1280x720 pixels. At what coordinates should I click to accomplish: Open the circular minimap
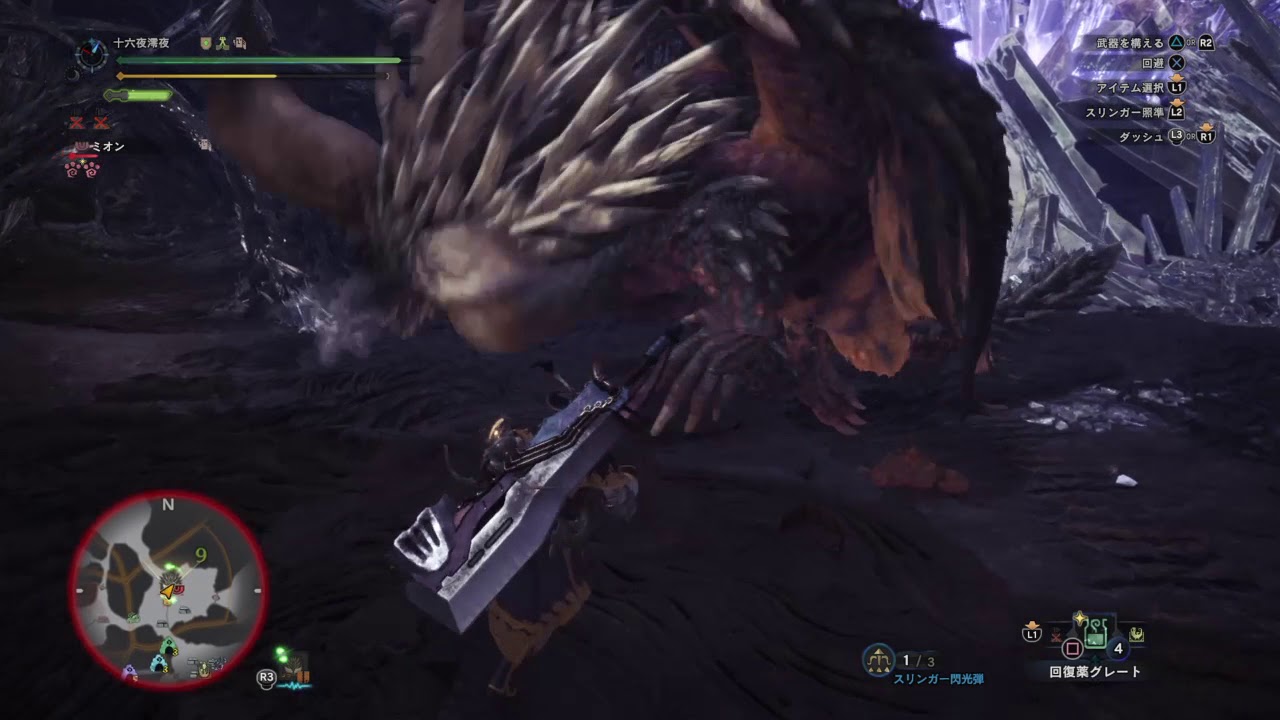168,590
